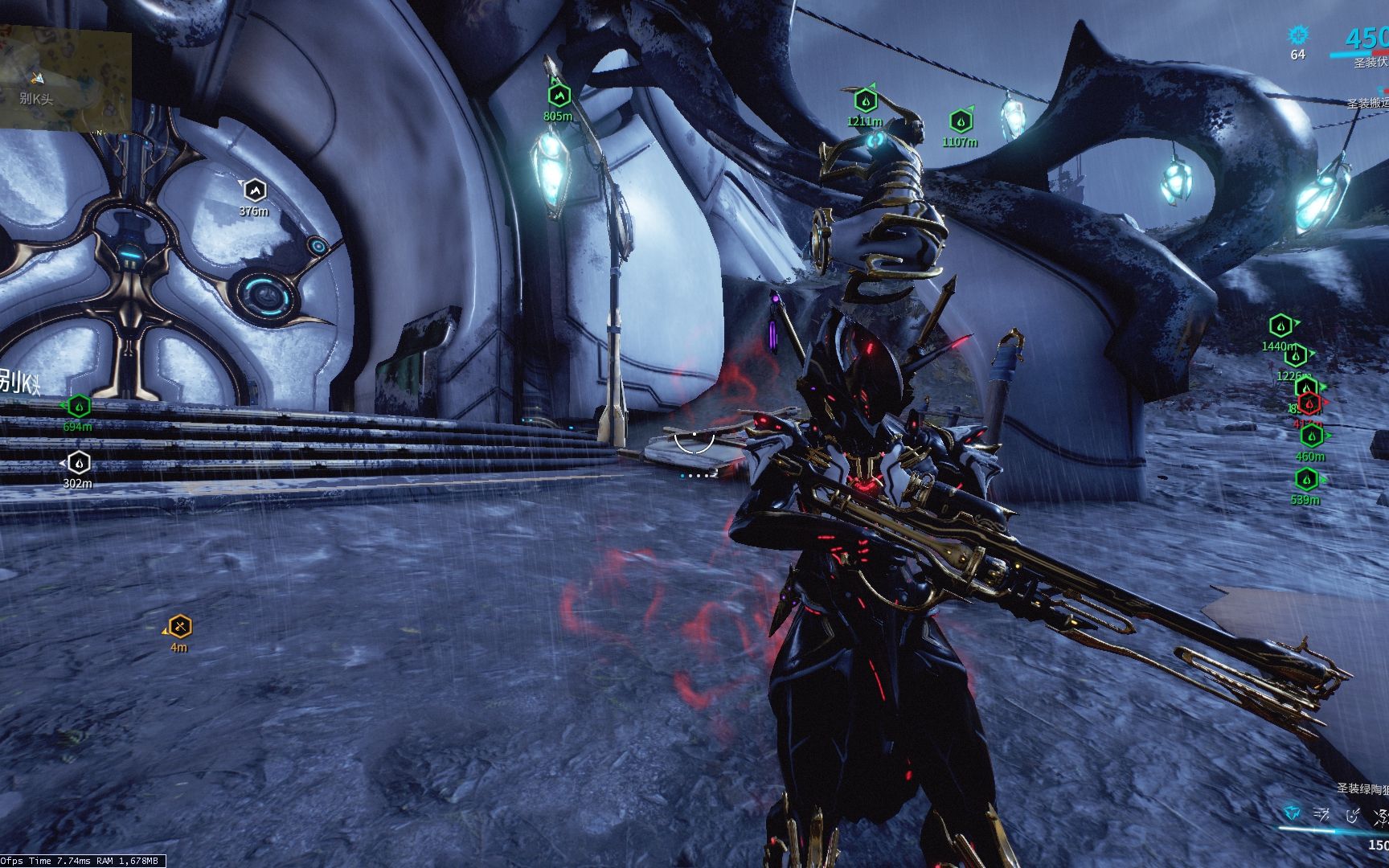1389x868 pixels.
Task: Click the red hexagon waypoint marker
Action: click(x=1309, y=403)
